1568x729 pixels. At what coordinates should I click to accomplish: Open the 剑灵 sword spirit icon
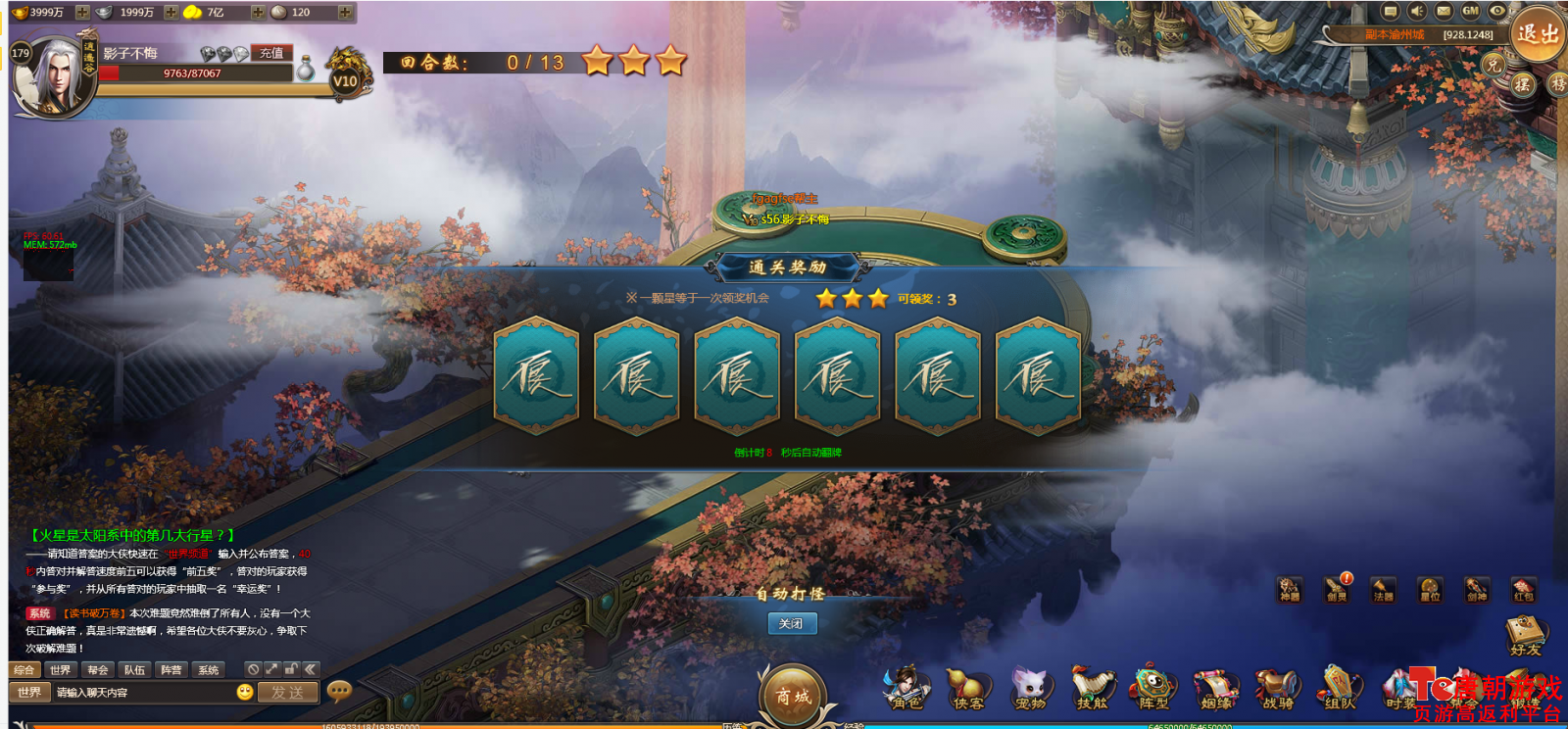pos(1337,589)
